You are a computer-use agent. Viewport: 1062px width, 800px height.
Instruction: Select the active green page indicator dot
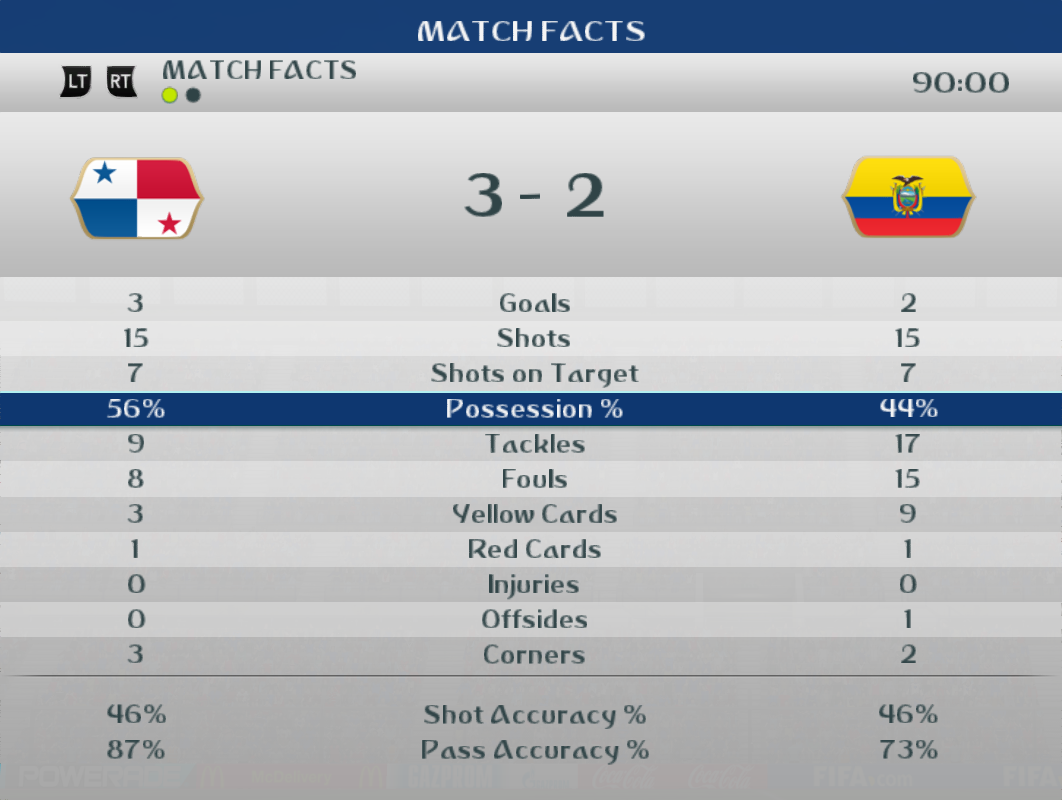[x=170, y=96]
